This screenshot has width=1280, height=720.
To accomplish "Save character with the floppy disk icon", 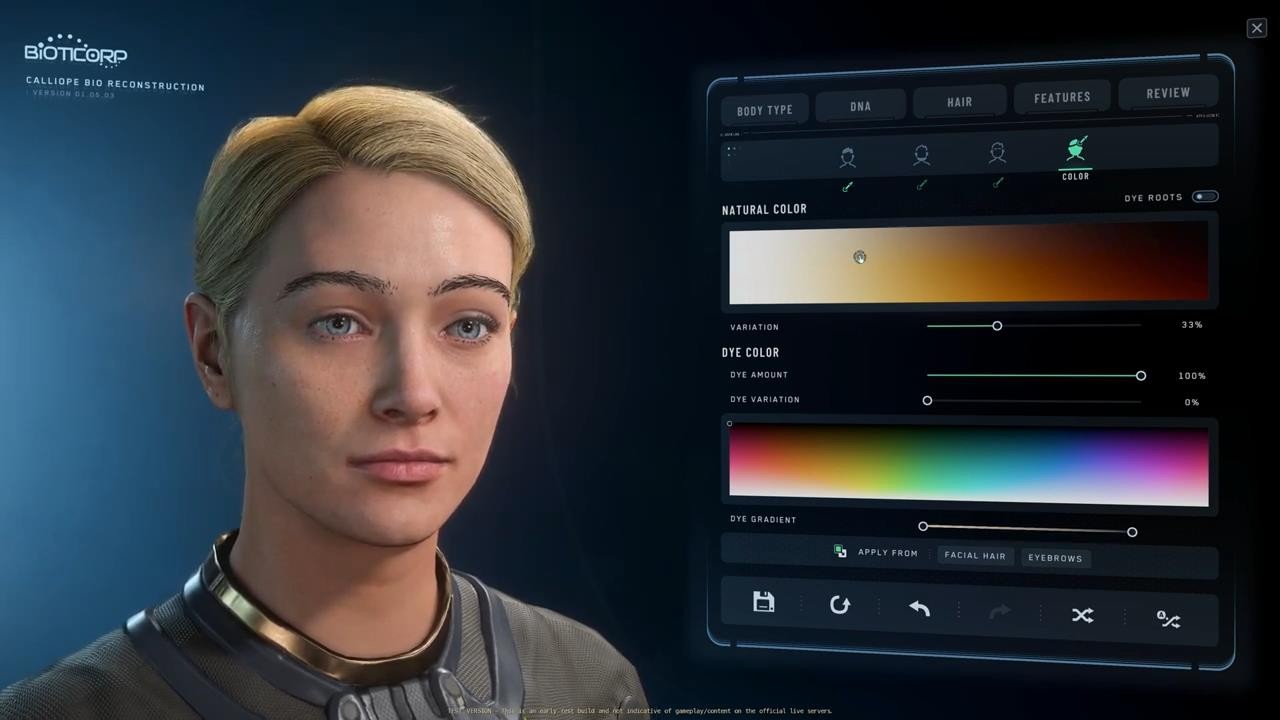I will pyautogui.click(x=764, y=602).
